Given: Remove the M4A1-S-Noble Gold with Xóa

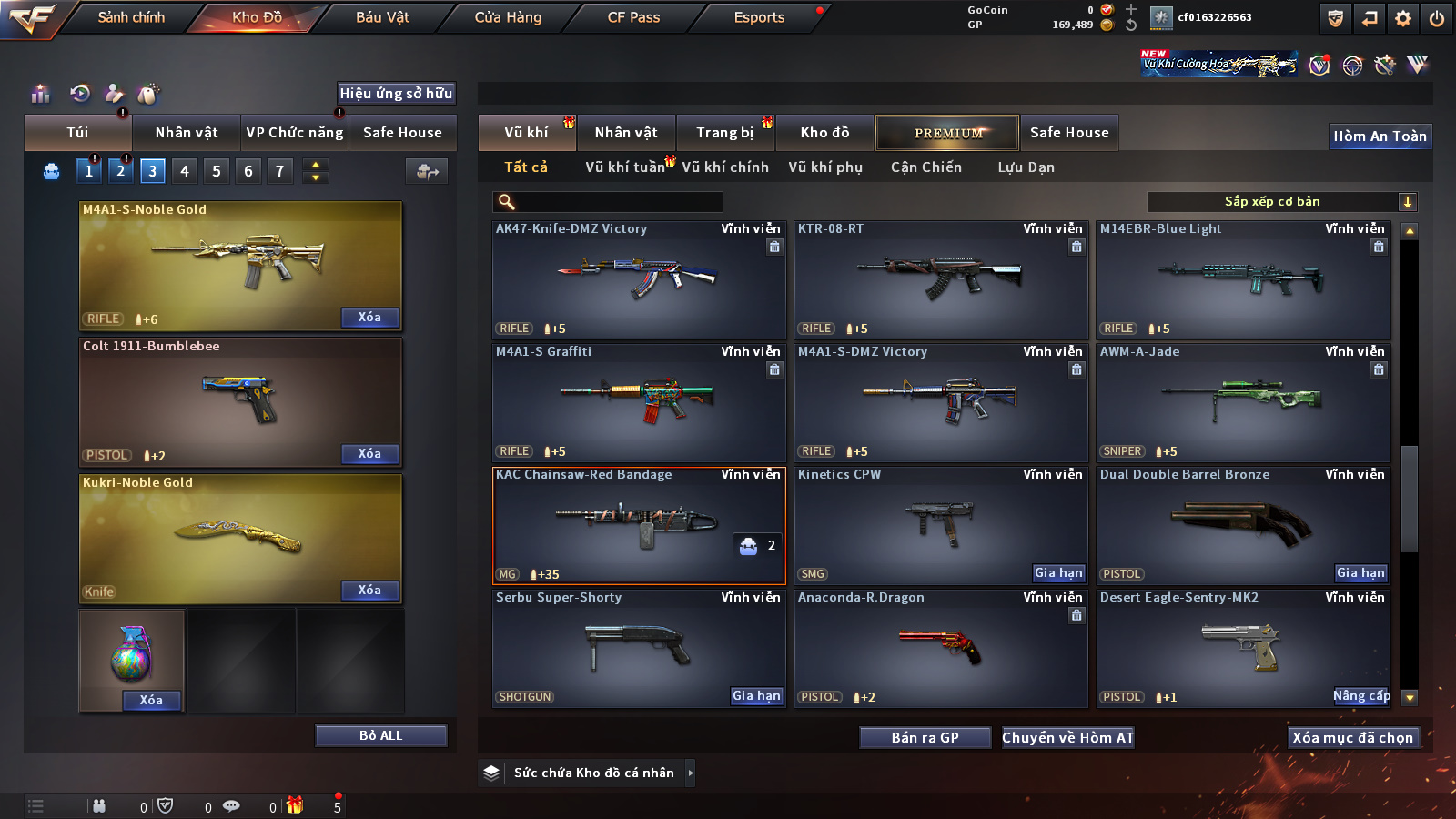Looking at the screenshot, I should tap(369, 318).
